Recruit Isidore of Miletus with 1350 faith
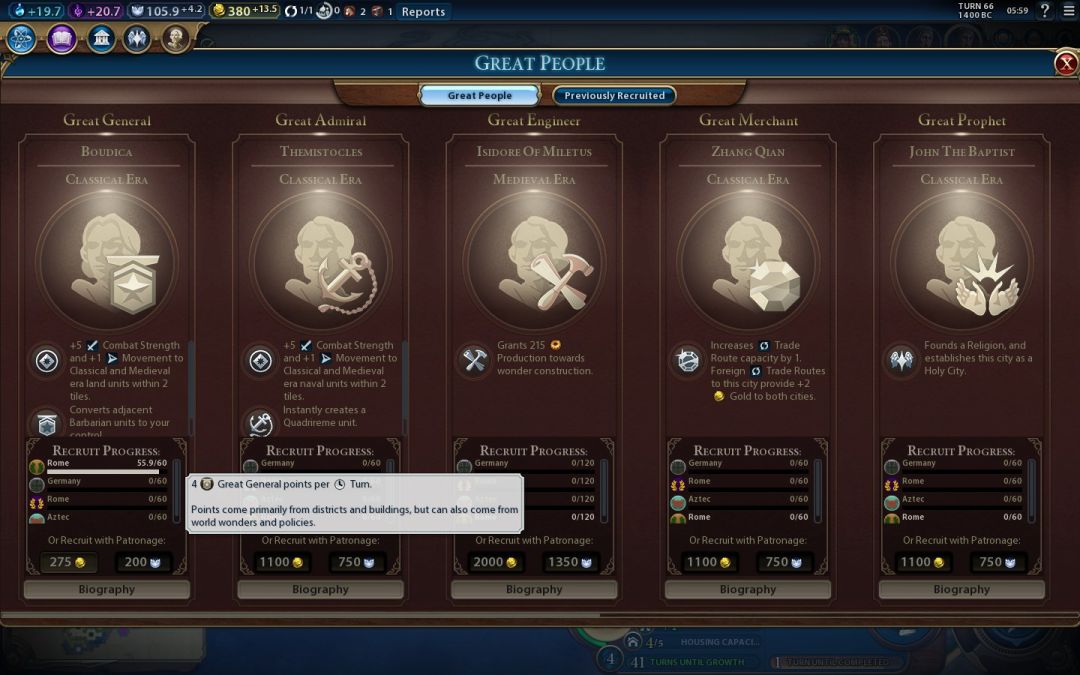Screen dimensions: 1080x675 (x=571, y=563)
